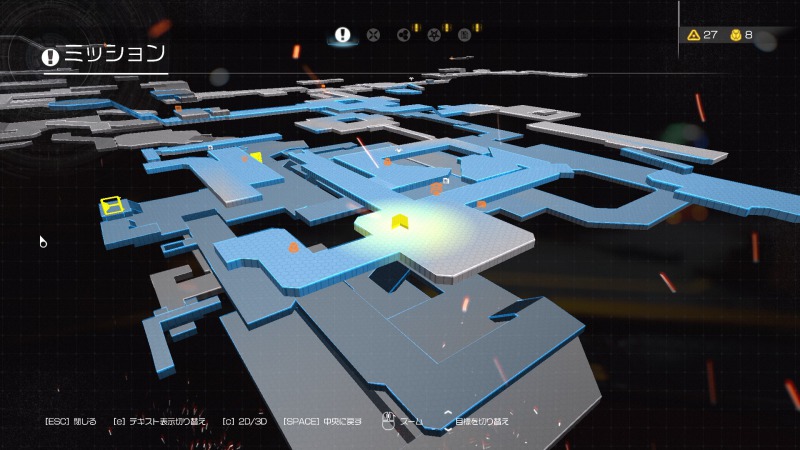Viewport: 800px width, 450px height.
Task: Click the yellow marker on the glowing platform
Action: 398,221
